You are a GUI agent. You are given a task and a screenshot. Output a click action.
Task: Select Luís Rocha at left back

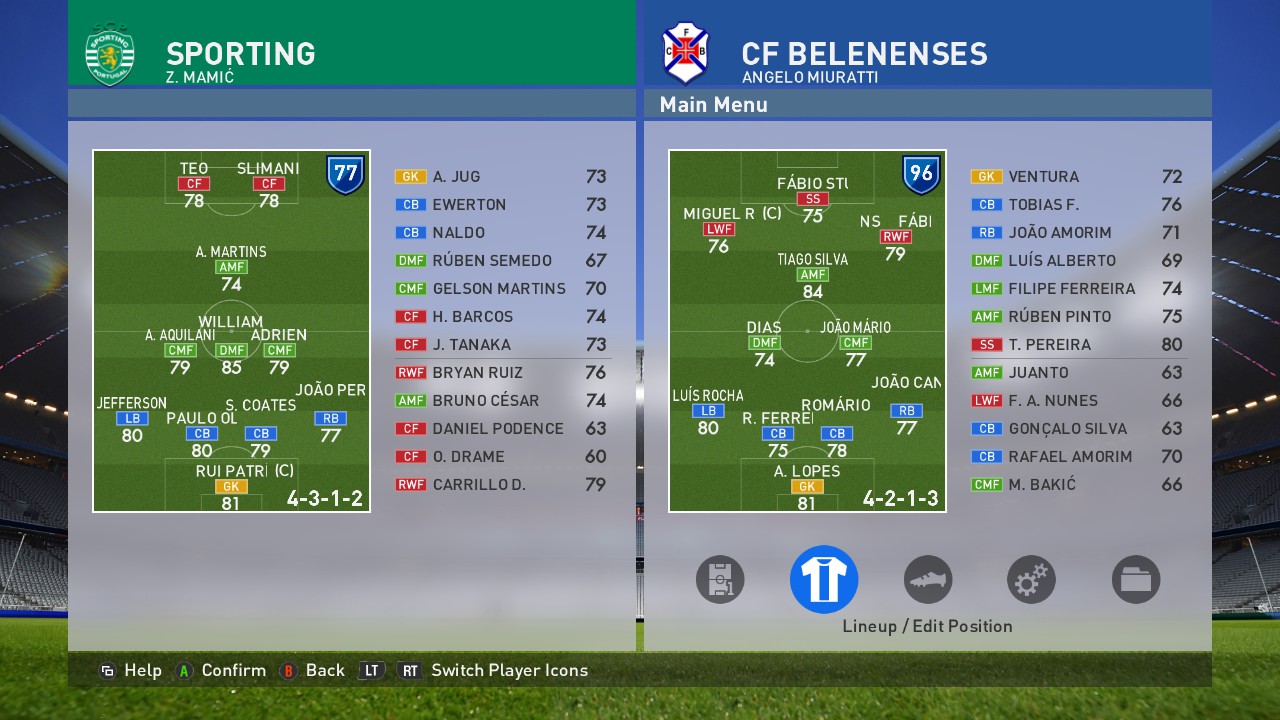[708, 411]
